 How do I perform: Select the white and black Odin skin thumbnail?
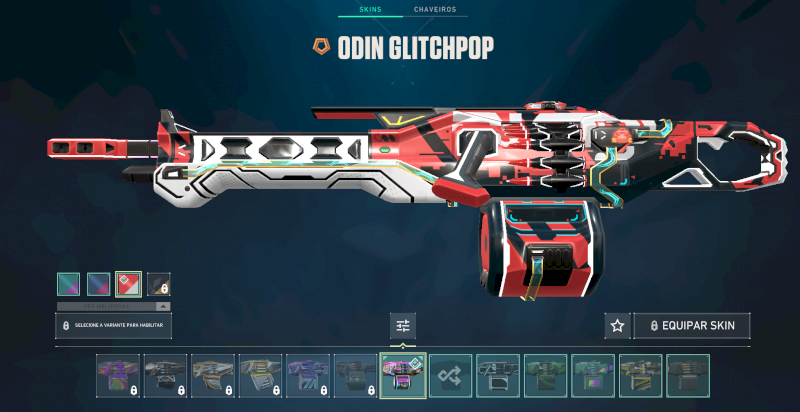497,375
